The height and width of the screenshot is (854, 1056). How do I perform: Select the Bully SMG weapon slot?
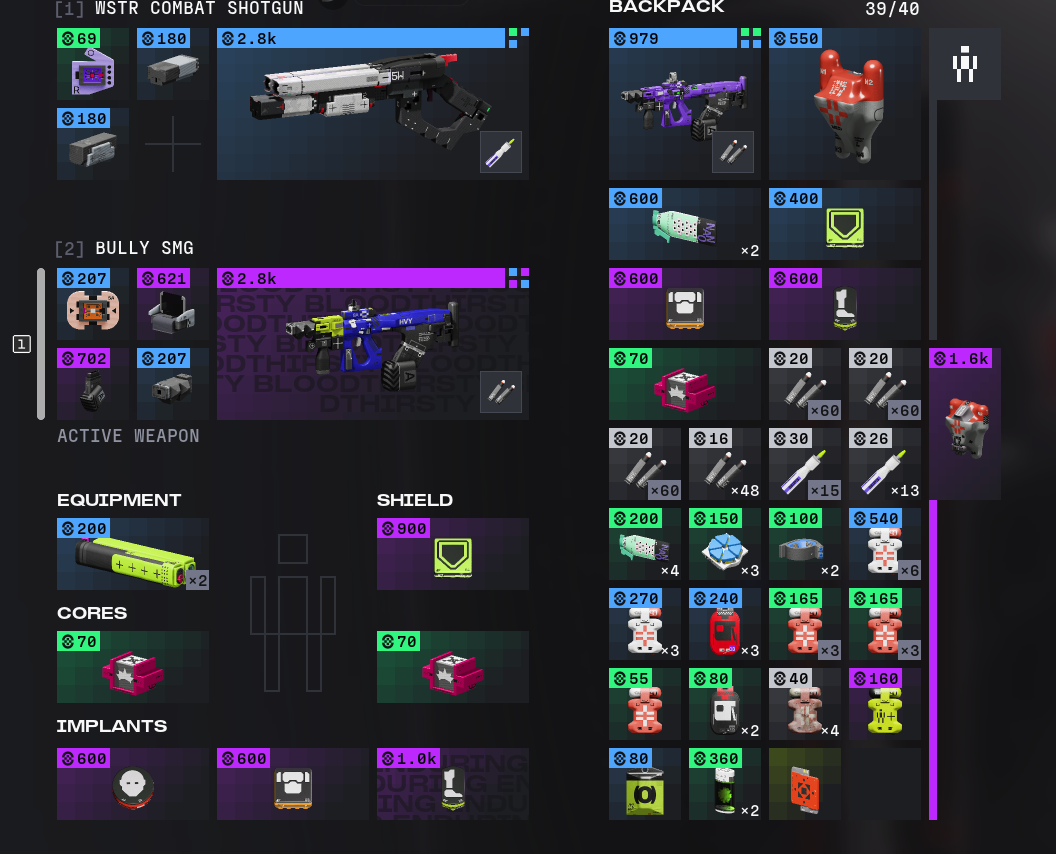(x=372, y=344)
